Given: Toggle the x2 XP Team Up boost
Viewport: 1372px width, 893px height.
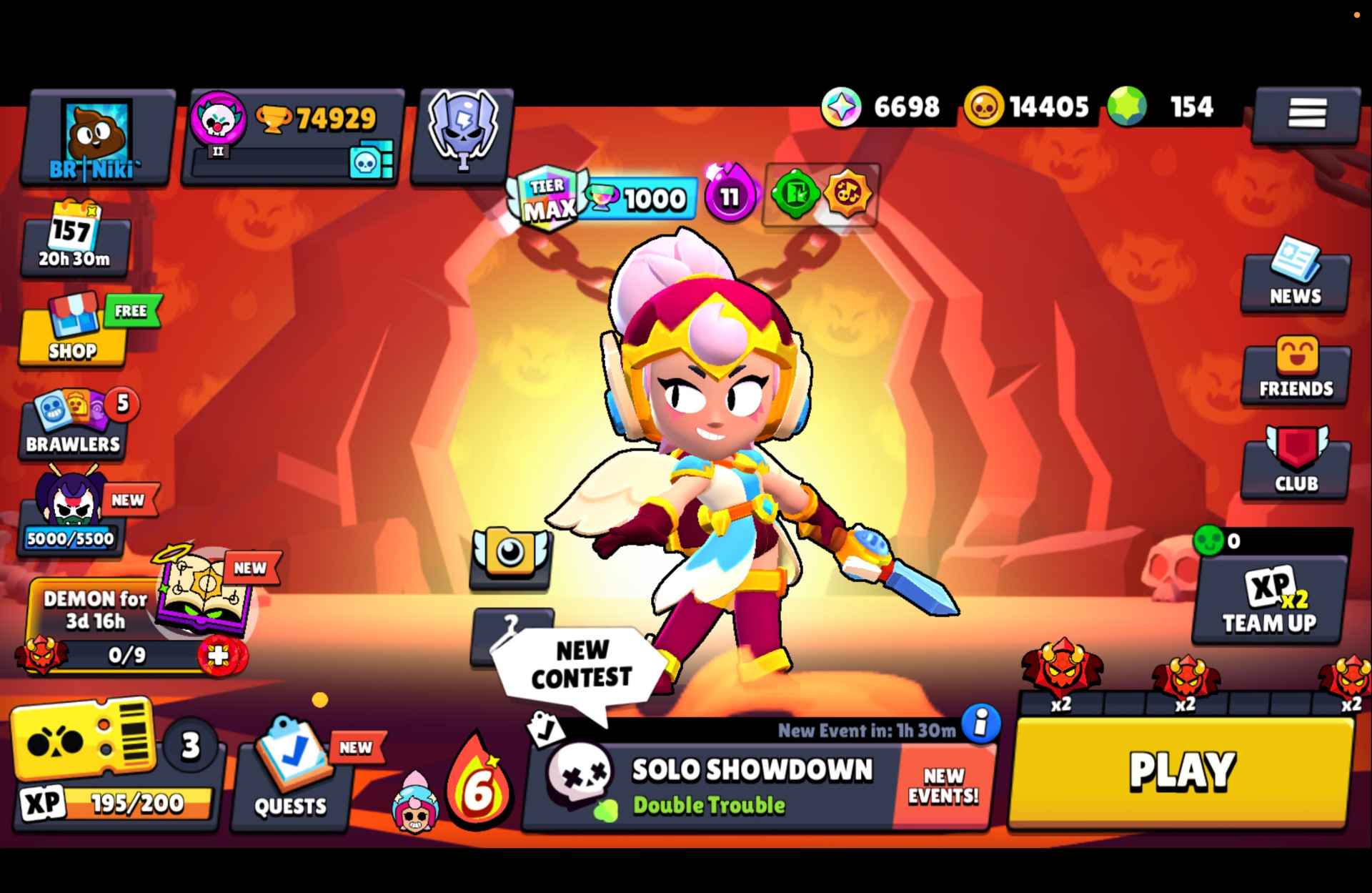Looking at the screenshot, I should click(1267, 601).
